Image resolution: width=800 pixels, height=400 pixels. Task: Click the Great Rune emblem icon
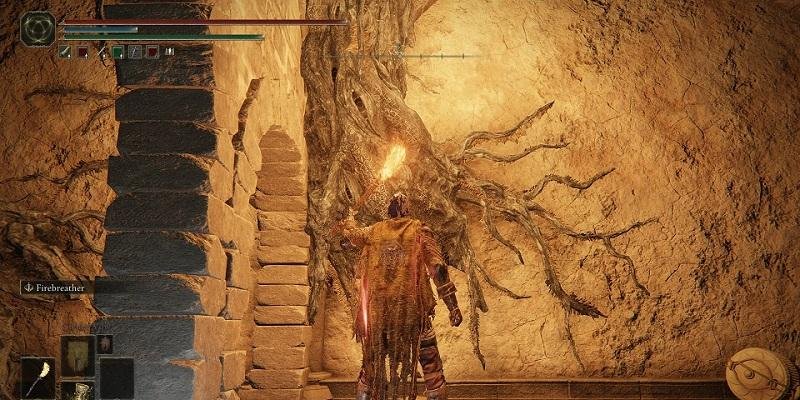(x=38, y=27)
